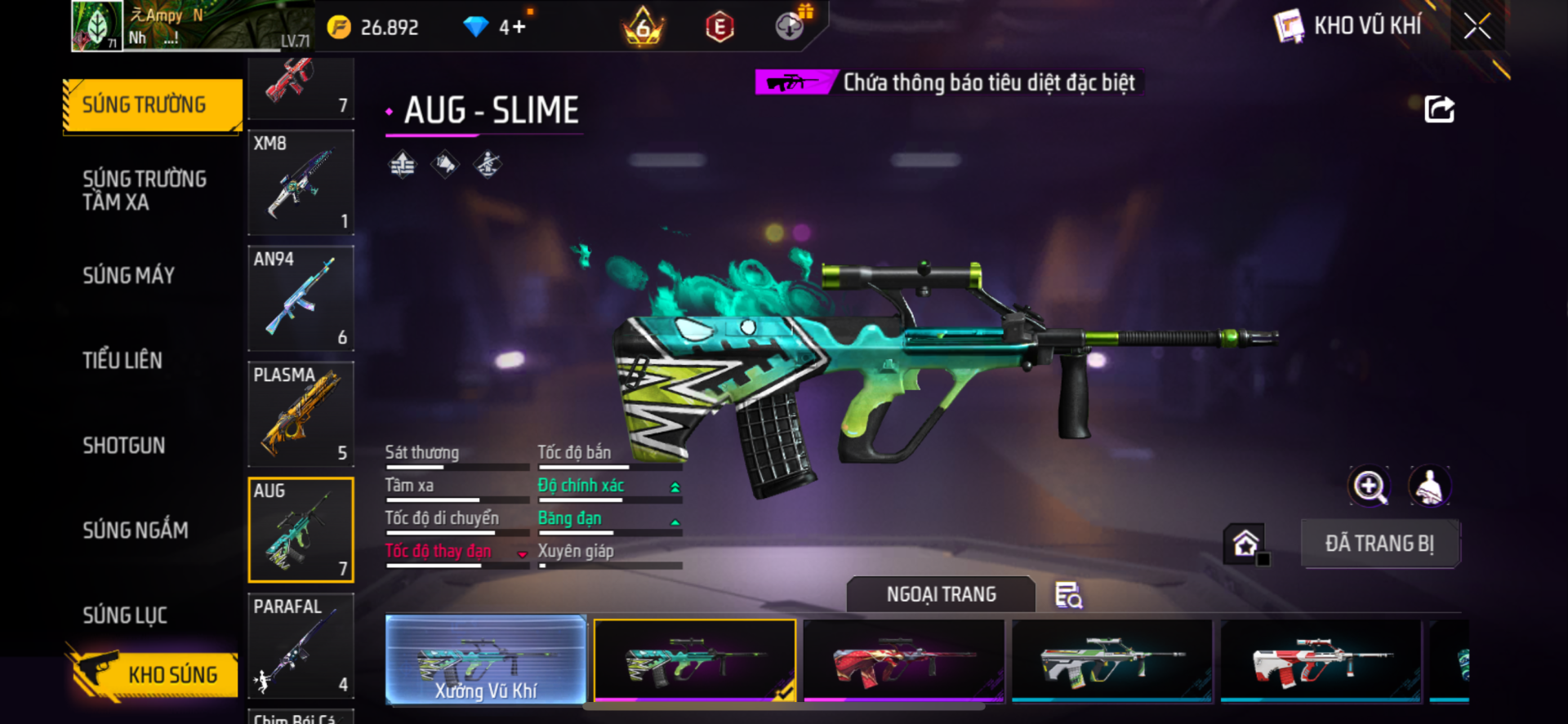Choose the Tiểu Liên category
This screenshot has height=724, width=1568.
[122, 361]
